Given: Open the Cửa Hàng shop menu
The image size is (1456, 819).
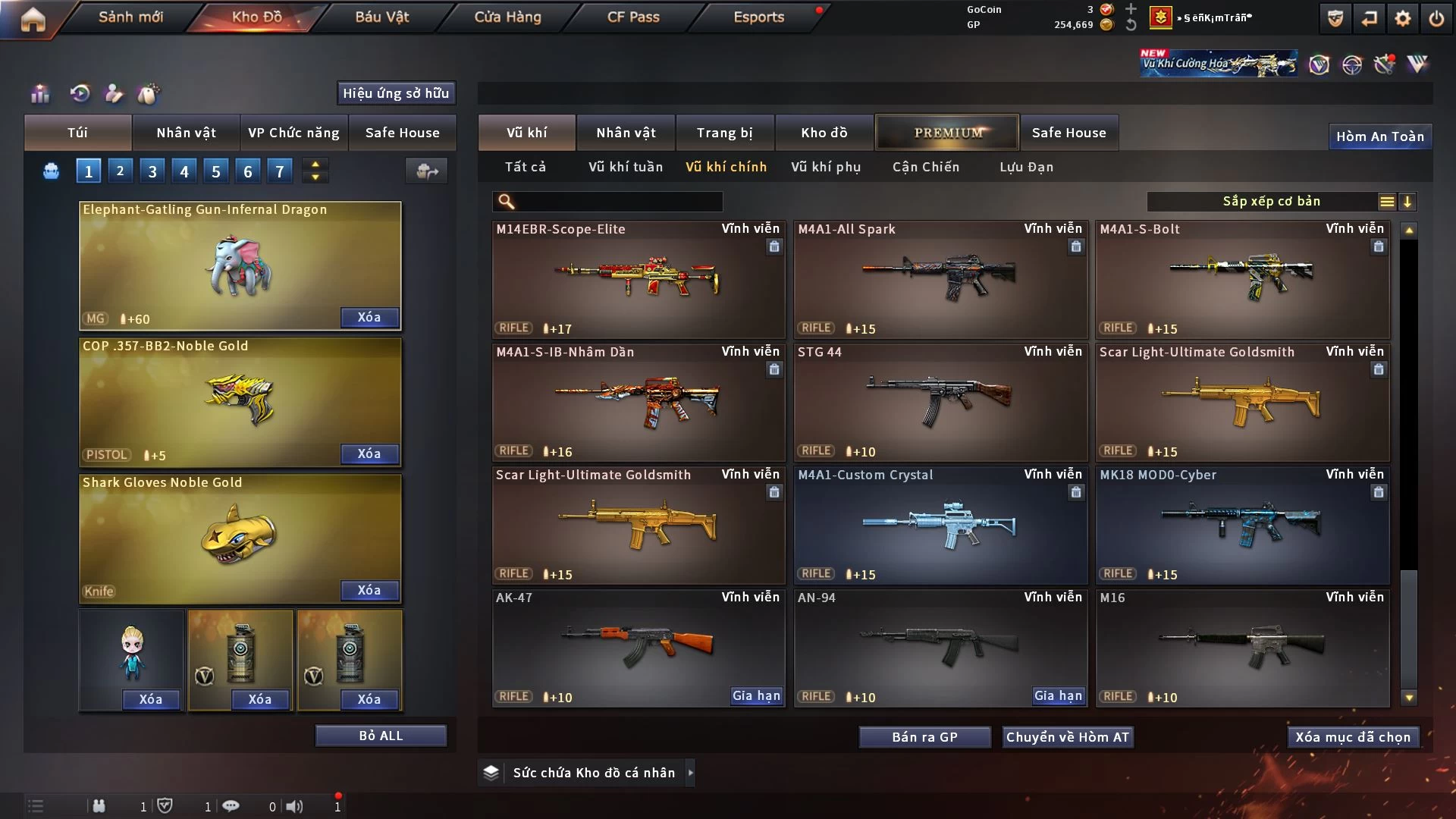Looking at the screenshot, I should click(x=507, y=17).
